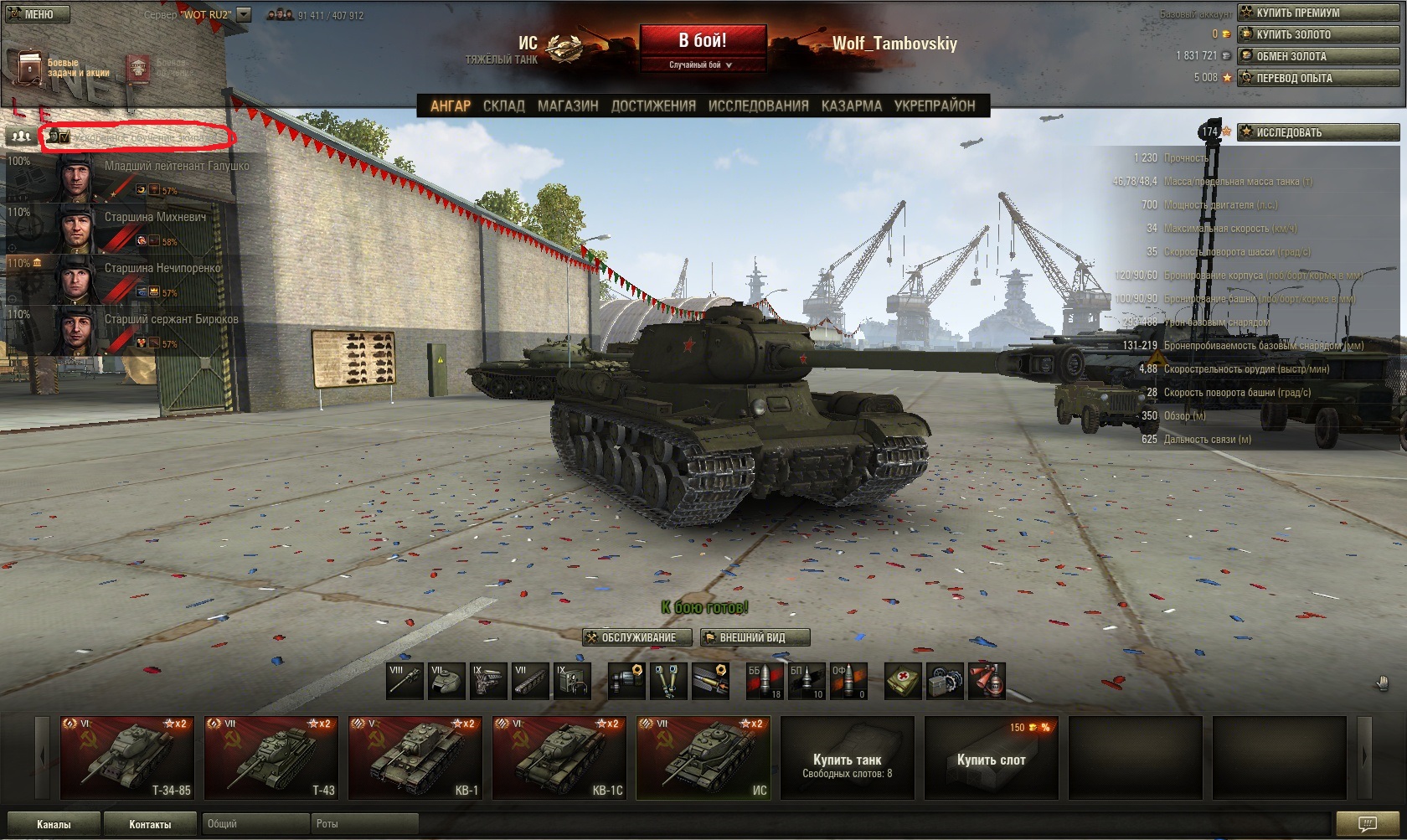
Task: Open the Каналы chat channels
Action: point(54,824)
